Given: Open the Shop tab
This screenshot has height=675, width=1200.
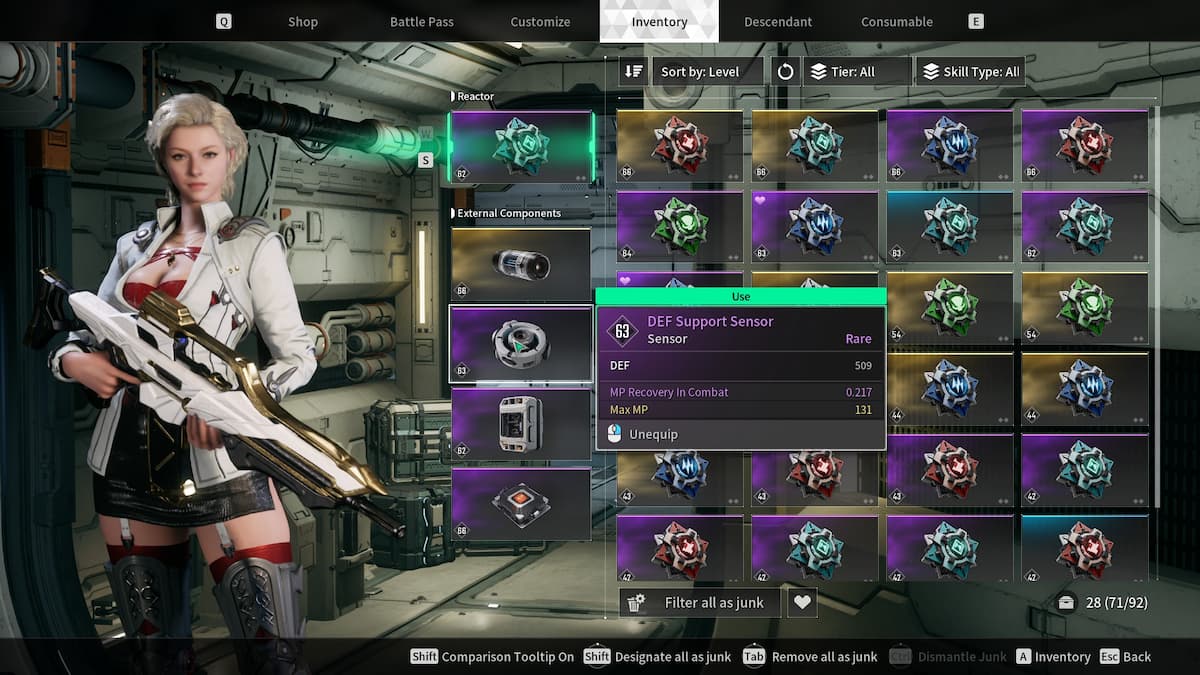Looking at the screenshot, I should point(302,21).
